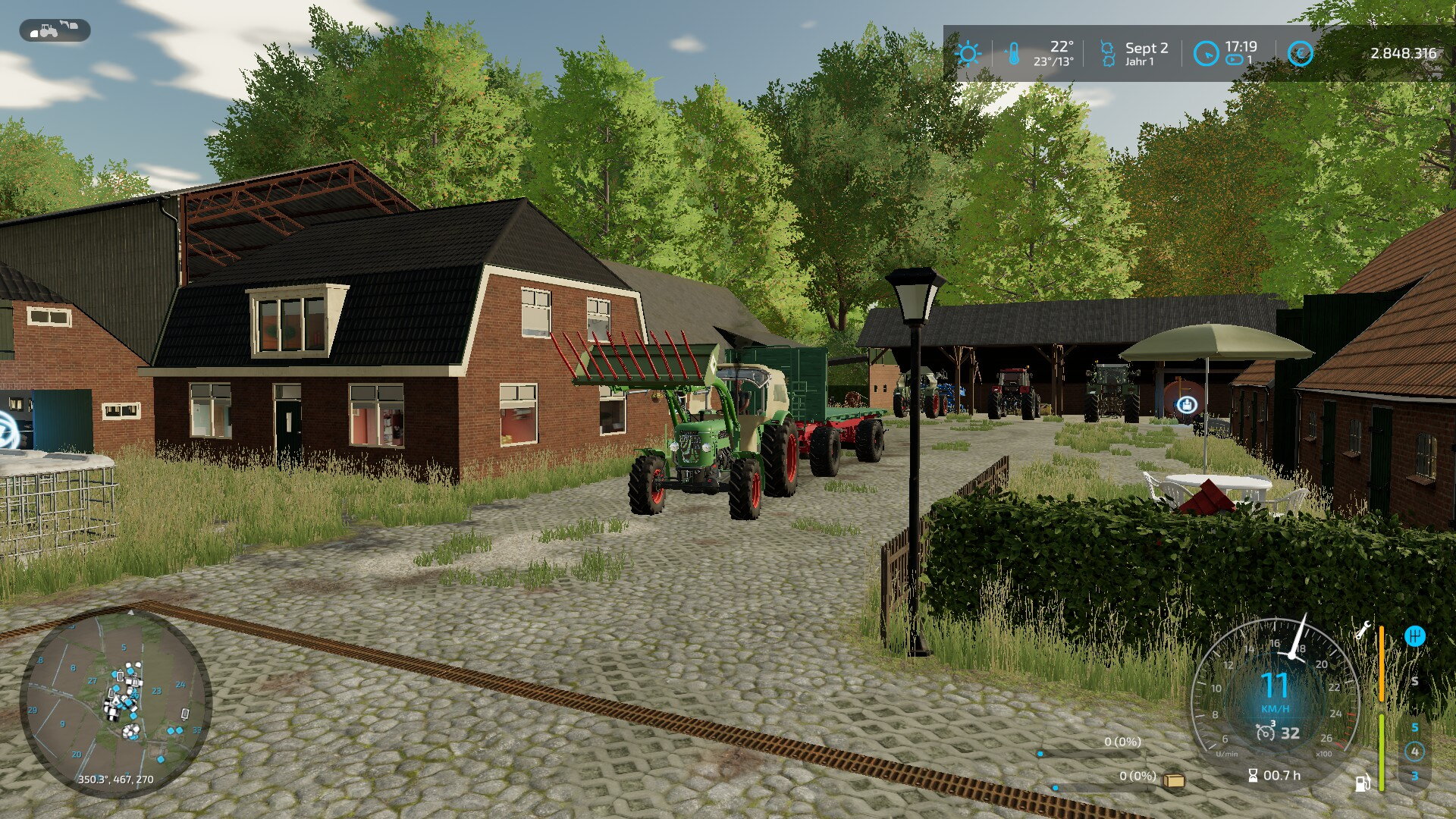Viewport: 1456px width, 819px height.
Task: Click the thermometer temperature icon
Action: (x=1013, y=54)
